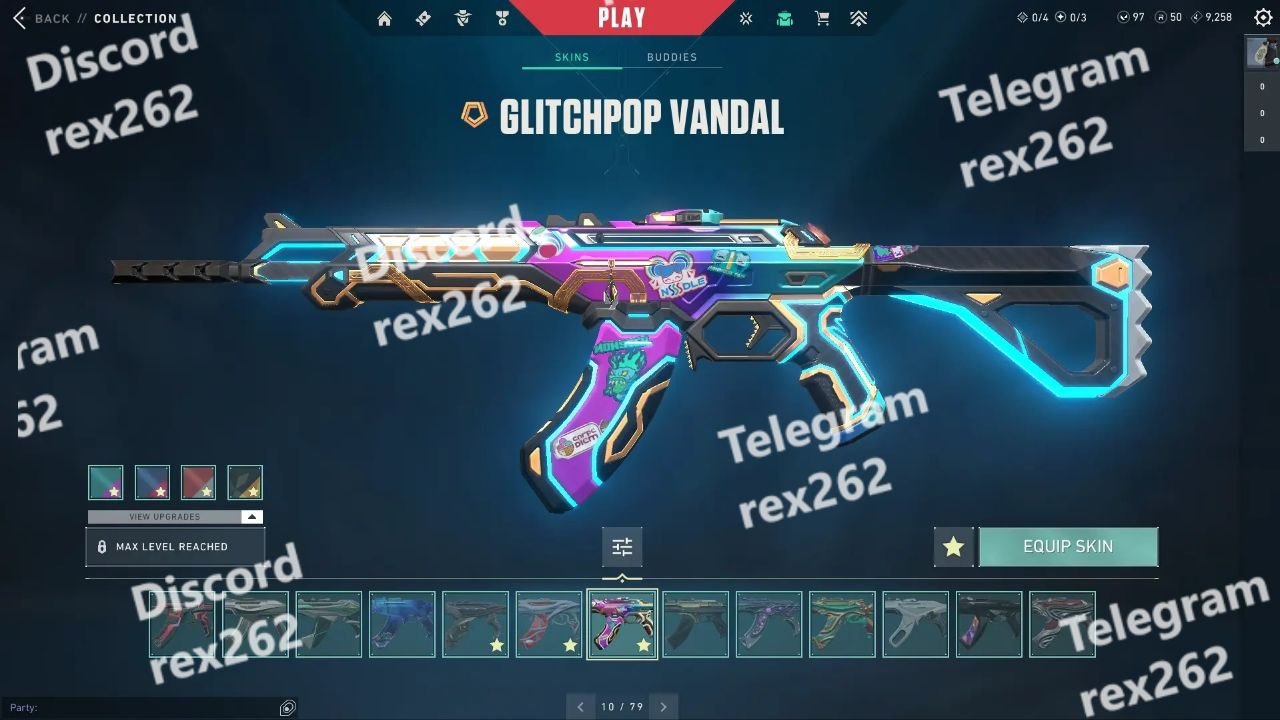The width and height of the screenshot is (1280, 720).
Task: Select the Skins tab
Action: point(572,57)
